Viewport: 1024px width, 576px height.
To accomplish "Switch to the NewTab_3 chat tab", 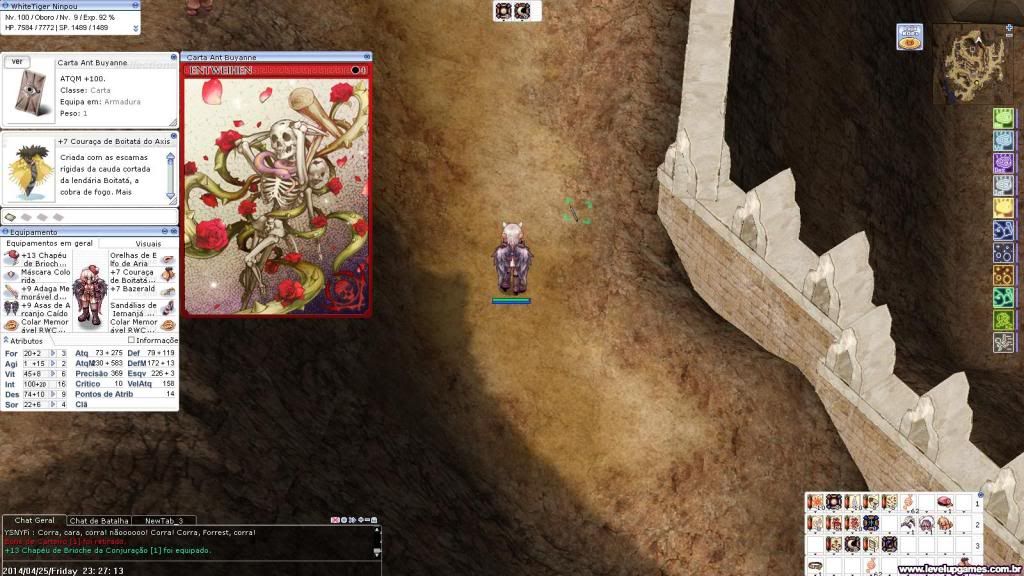I will point(165,521).
